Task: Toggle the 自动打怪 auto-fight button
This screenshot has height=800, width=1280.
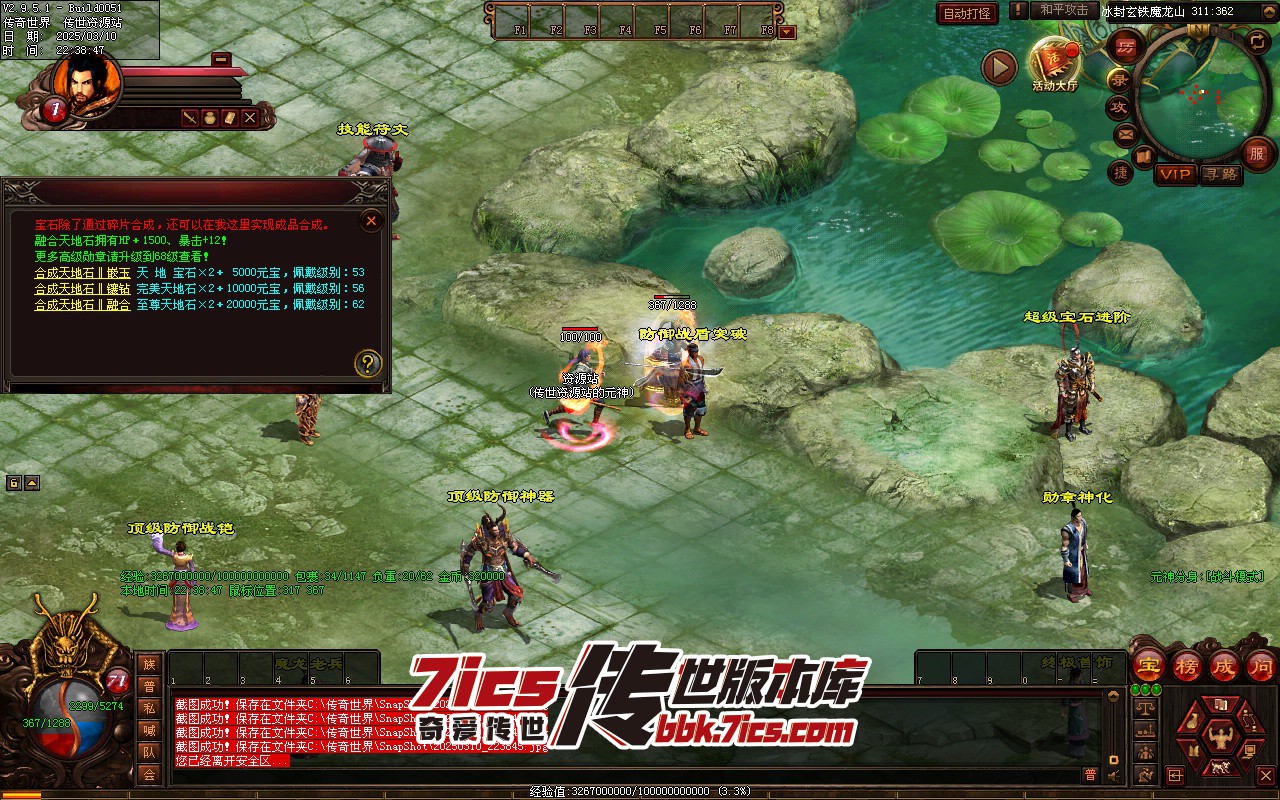Action: pos(967,13)
